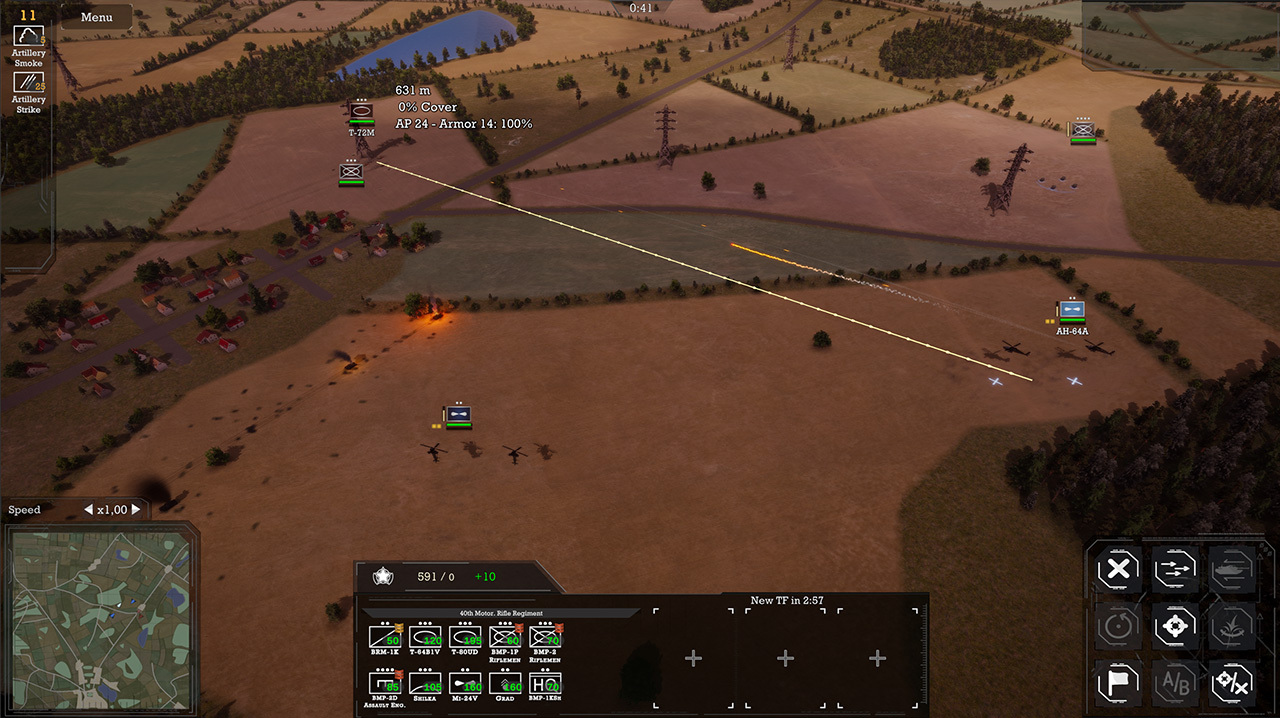Open the Menu button
Screen dimensions: 1280x718
click(97, 17)
